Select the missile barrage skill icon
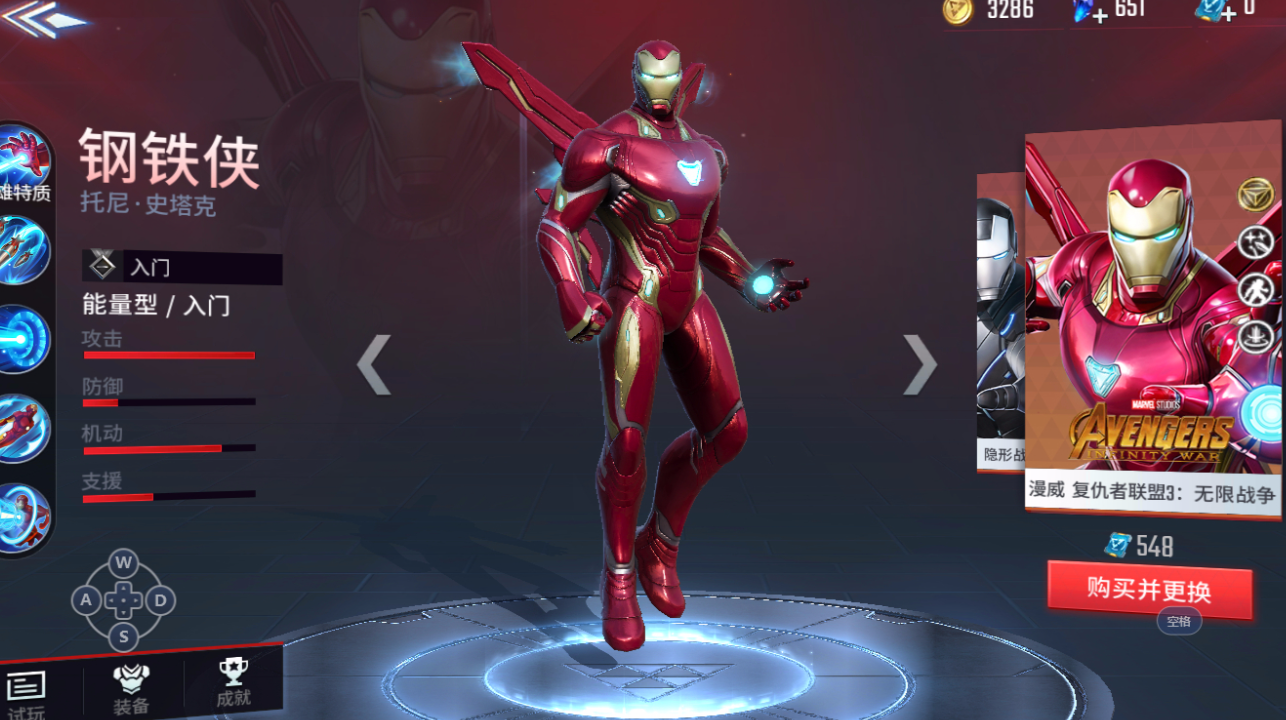 tap(22, 248)
